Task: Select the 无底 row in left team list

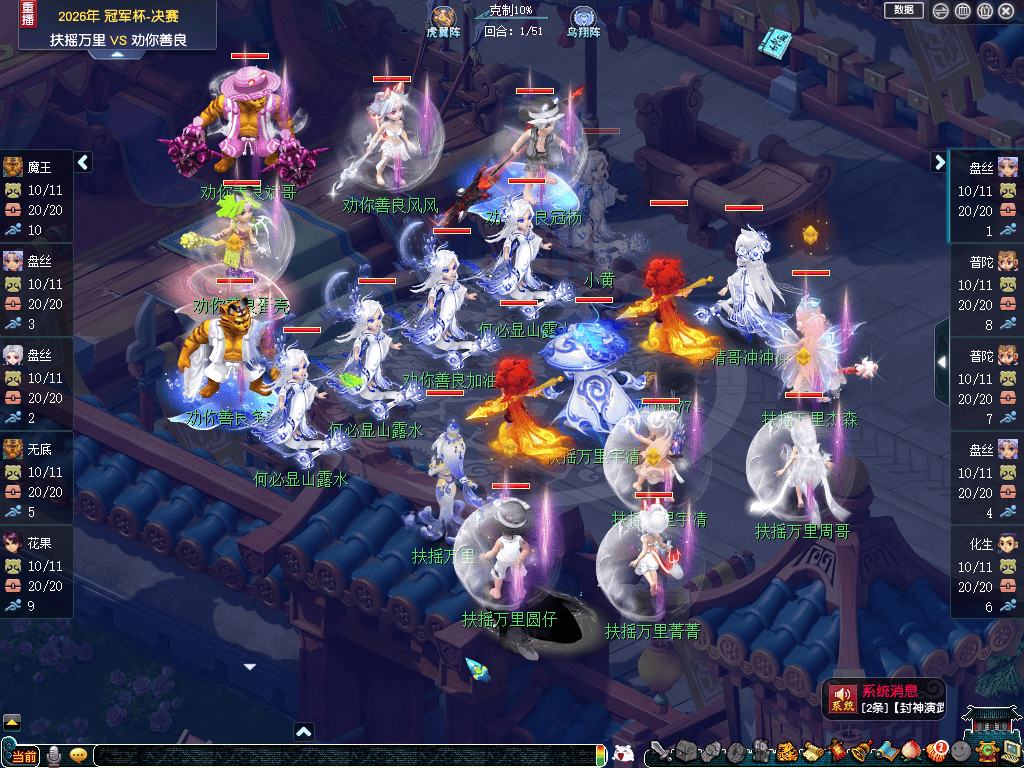Action: coord(37,478)
